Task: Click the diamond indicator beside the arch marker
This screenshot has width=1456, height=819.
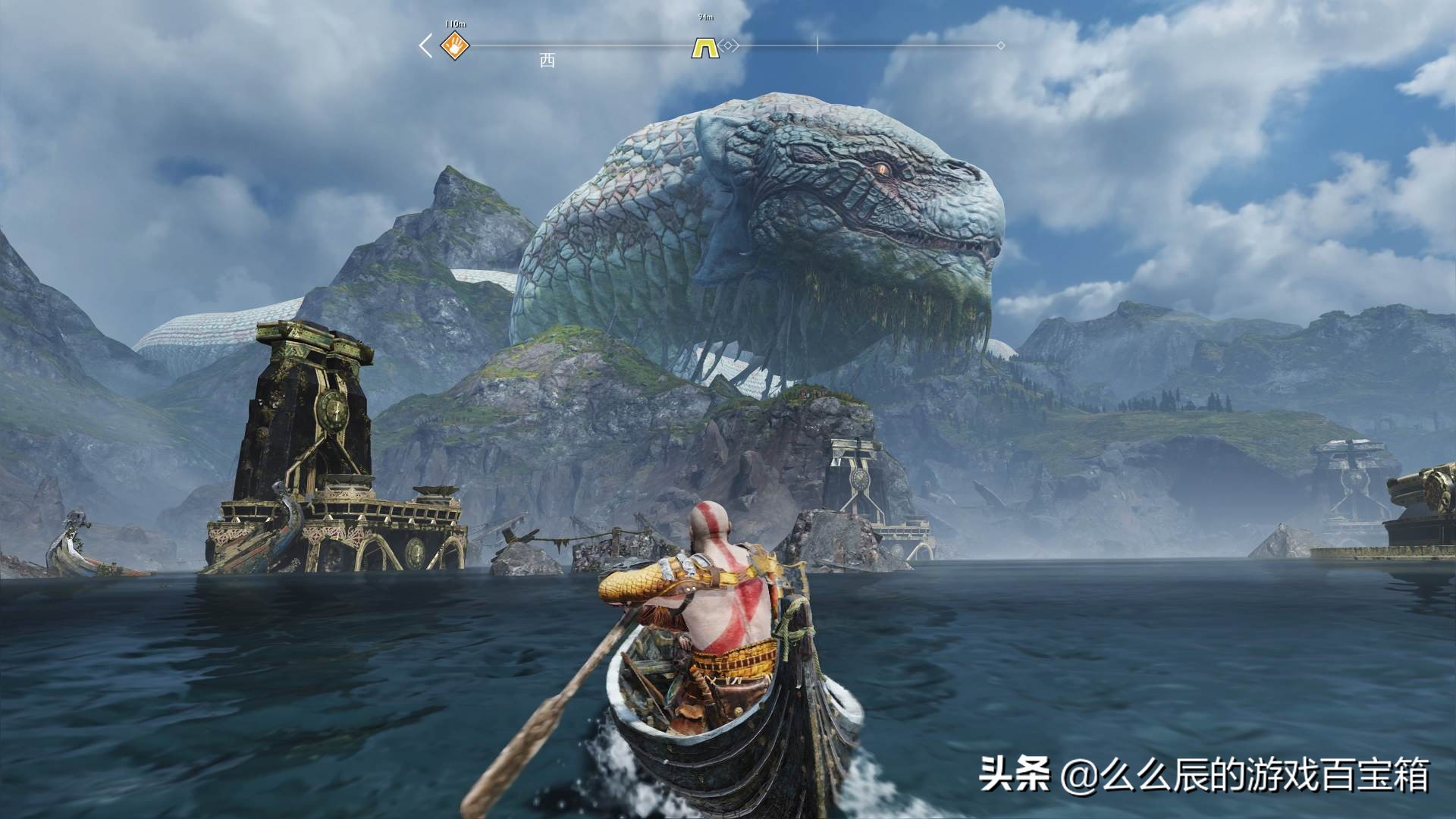Action: (x=726, y=45)
